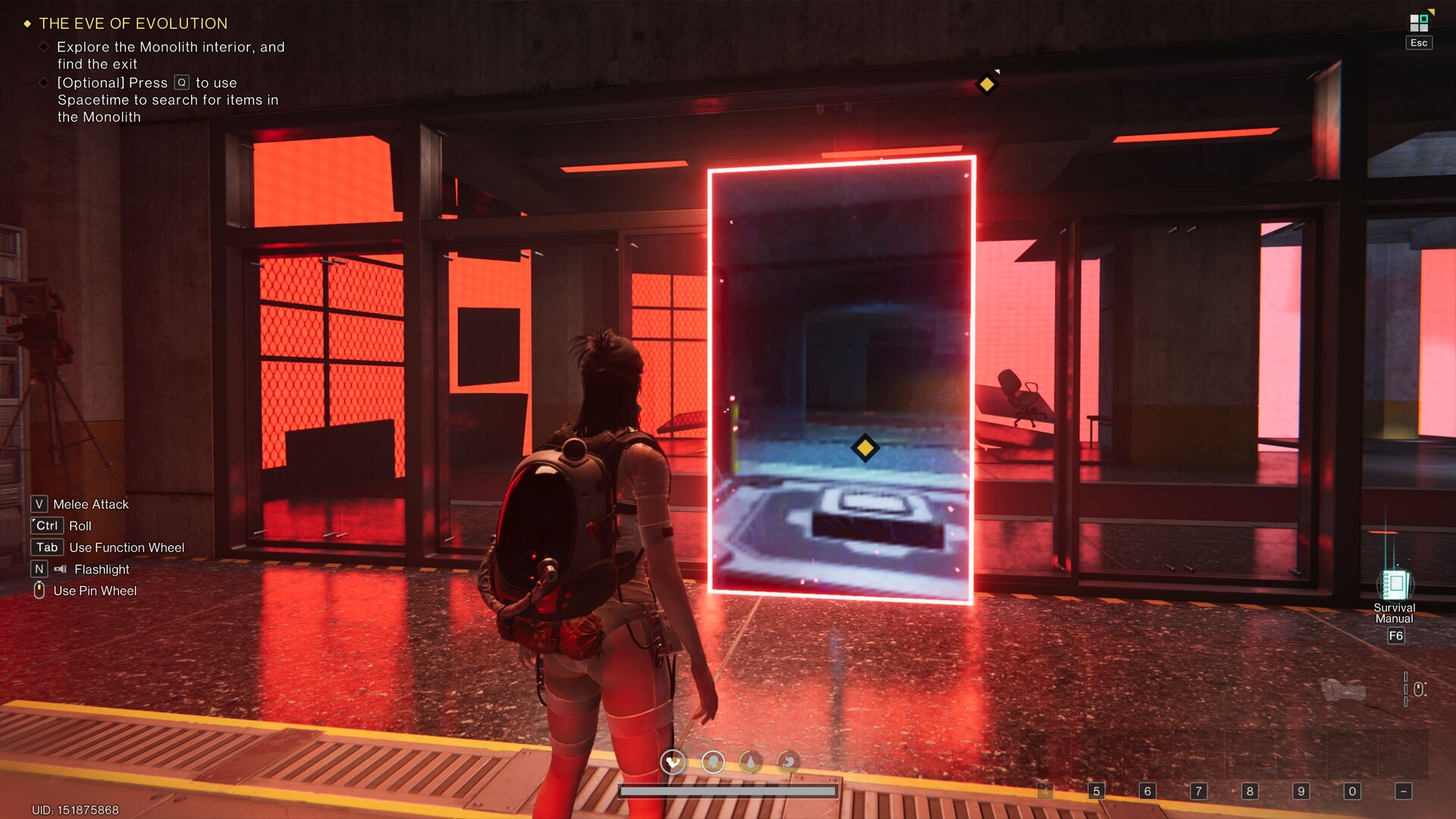Select the bare fist weapon icon
Screen dimensions: 1456x819
[x=1343, y=689]
